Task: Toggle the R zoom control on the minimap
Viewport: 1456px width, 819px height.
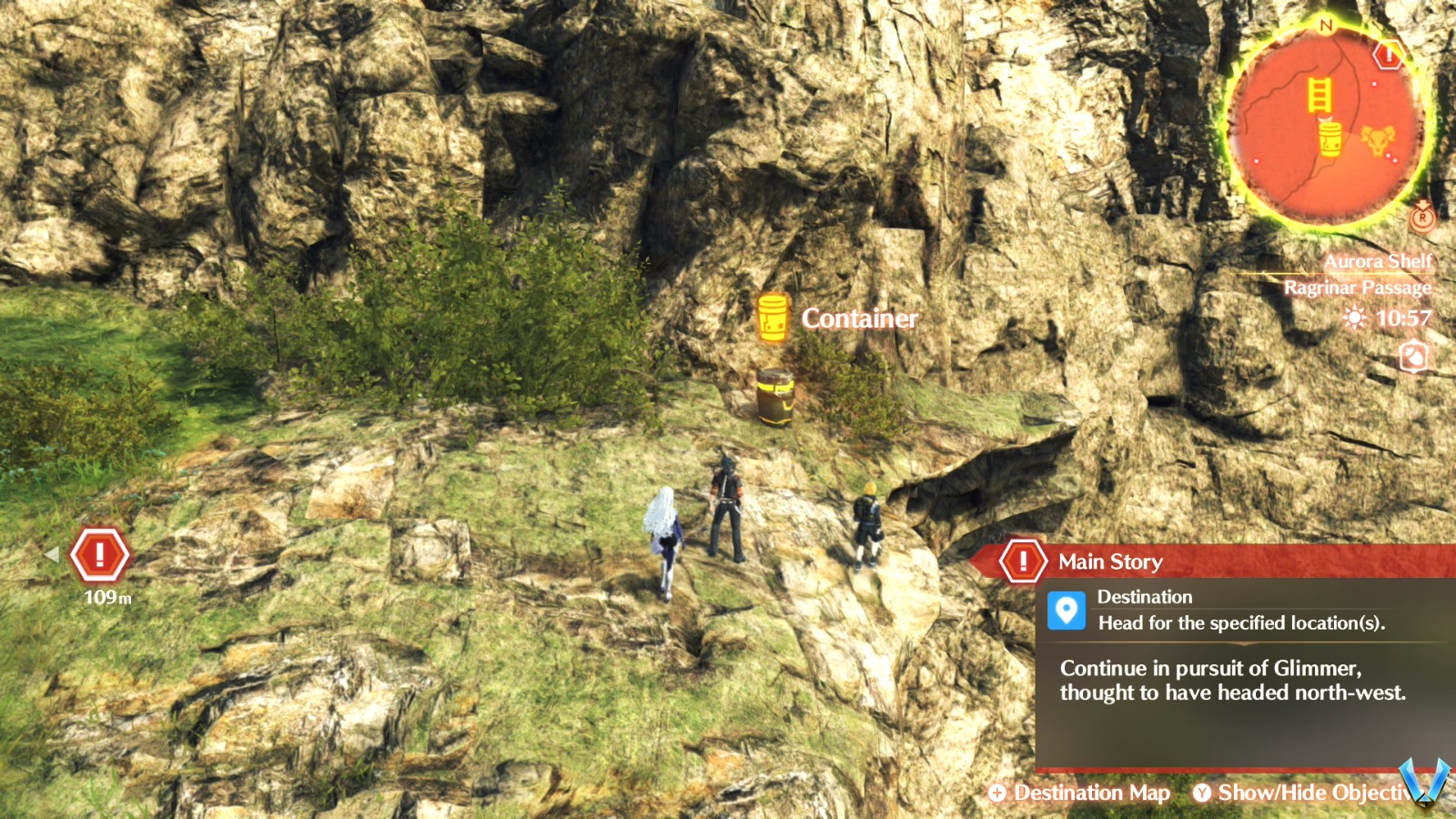Action: click(x=1421, y=219)
